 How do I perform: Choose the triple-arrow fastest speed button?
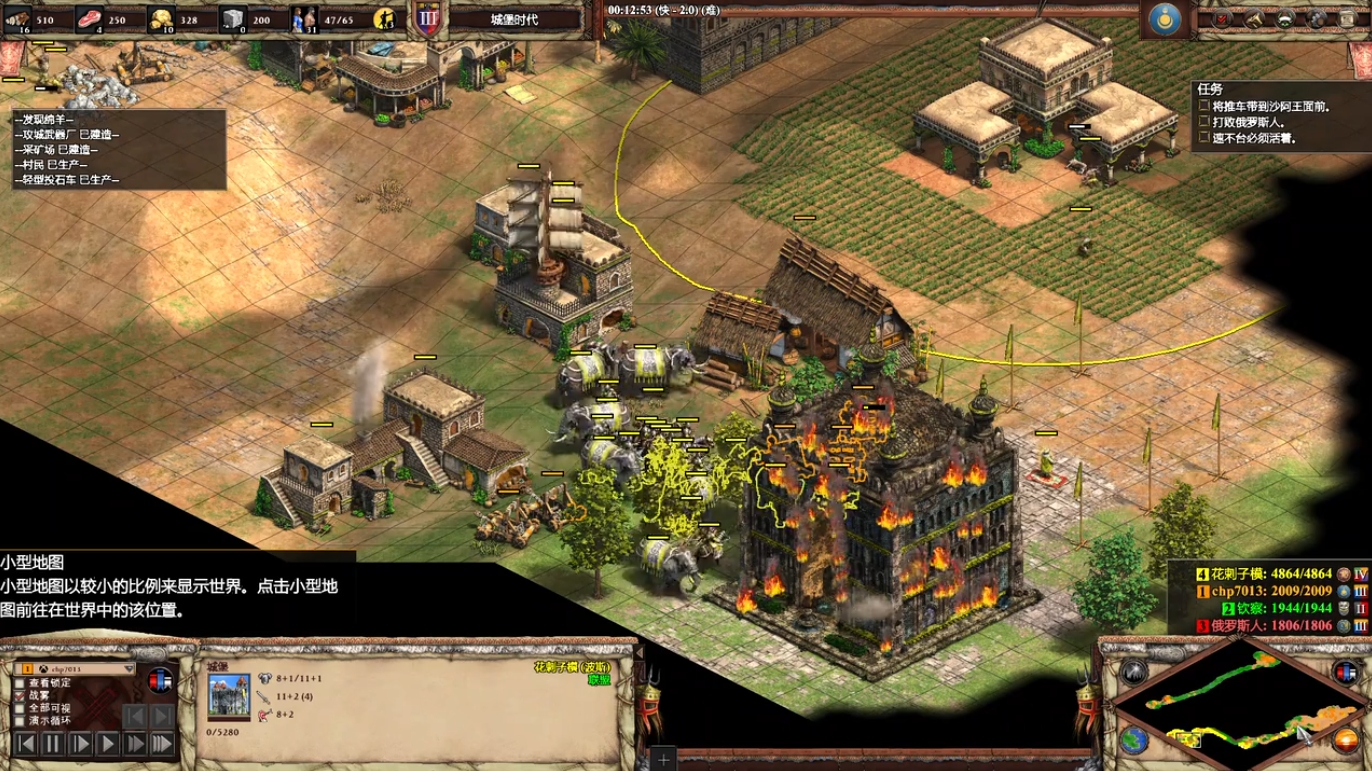pos(161,744)
